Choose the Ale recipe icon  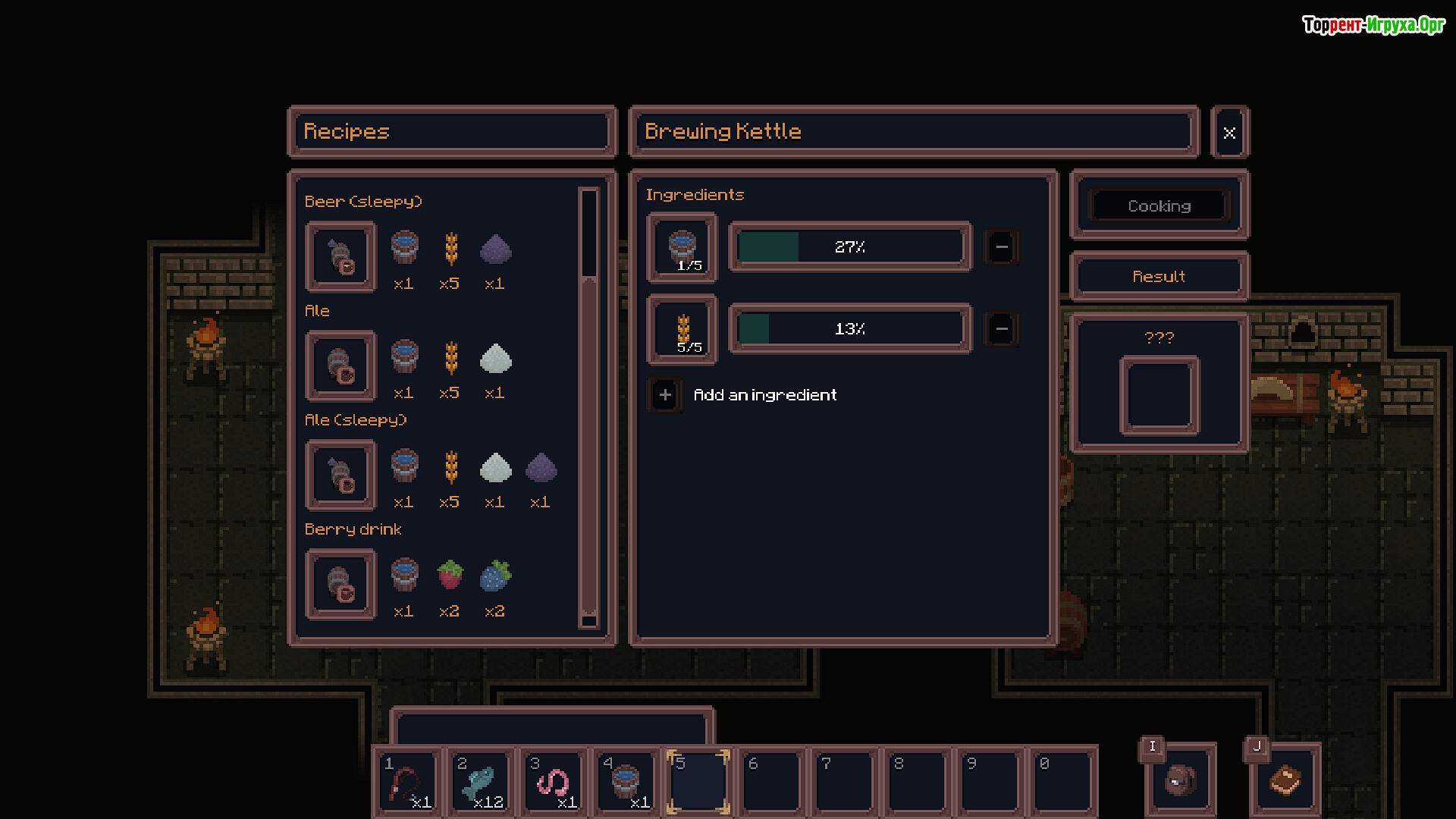(340, 366)
